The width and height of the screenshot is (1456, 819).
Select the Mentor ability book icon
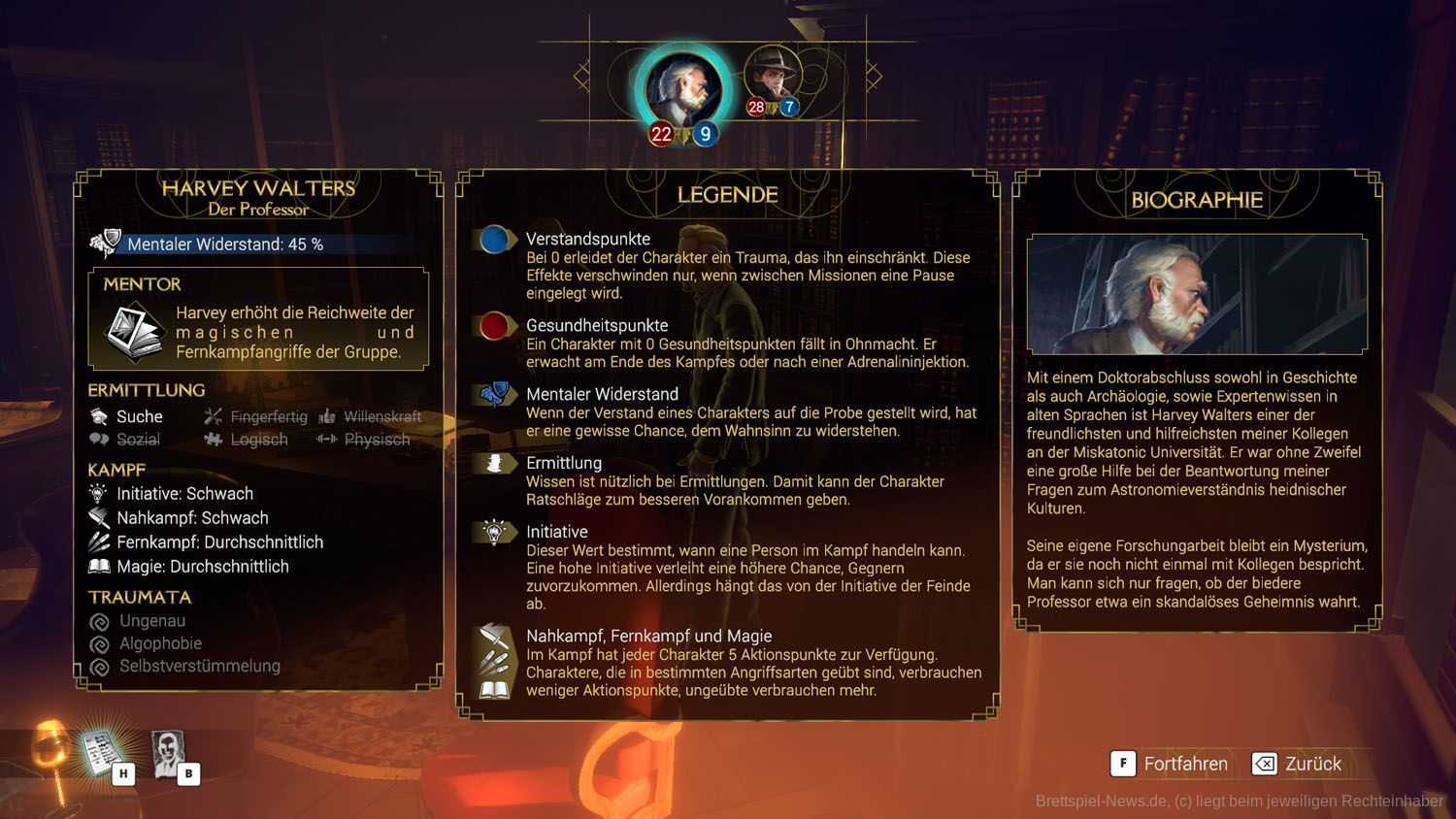pos(134,331)
